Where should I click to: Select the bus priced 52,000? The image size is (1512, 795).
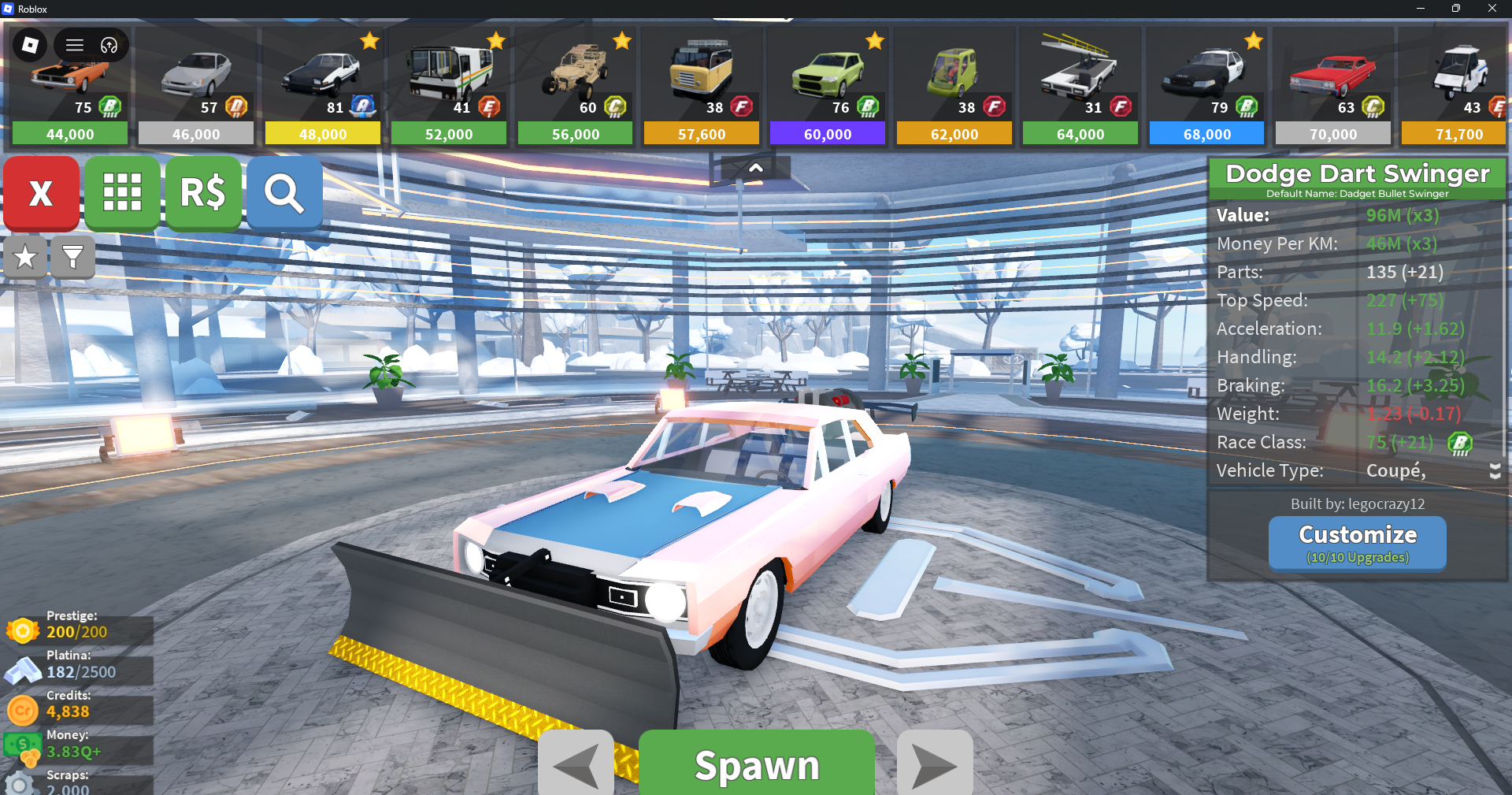(449, 87)
